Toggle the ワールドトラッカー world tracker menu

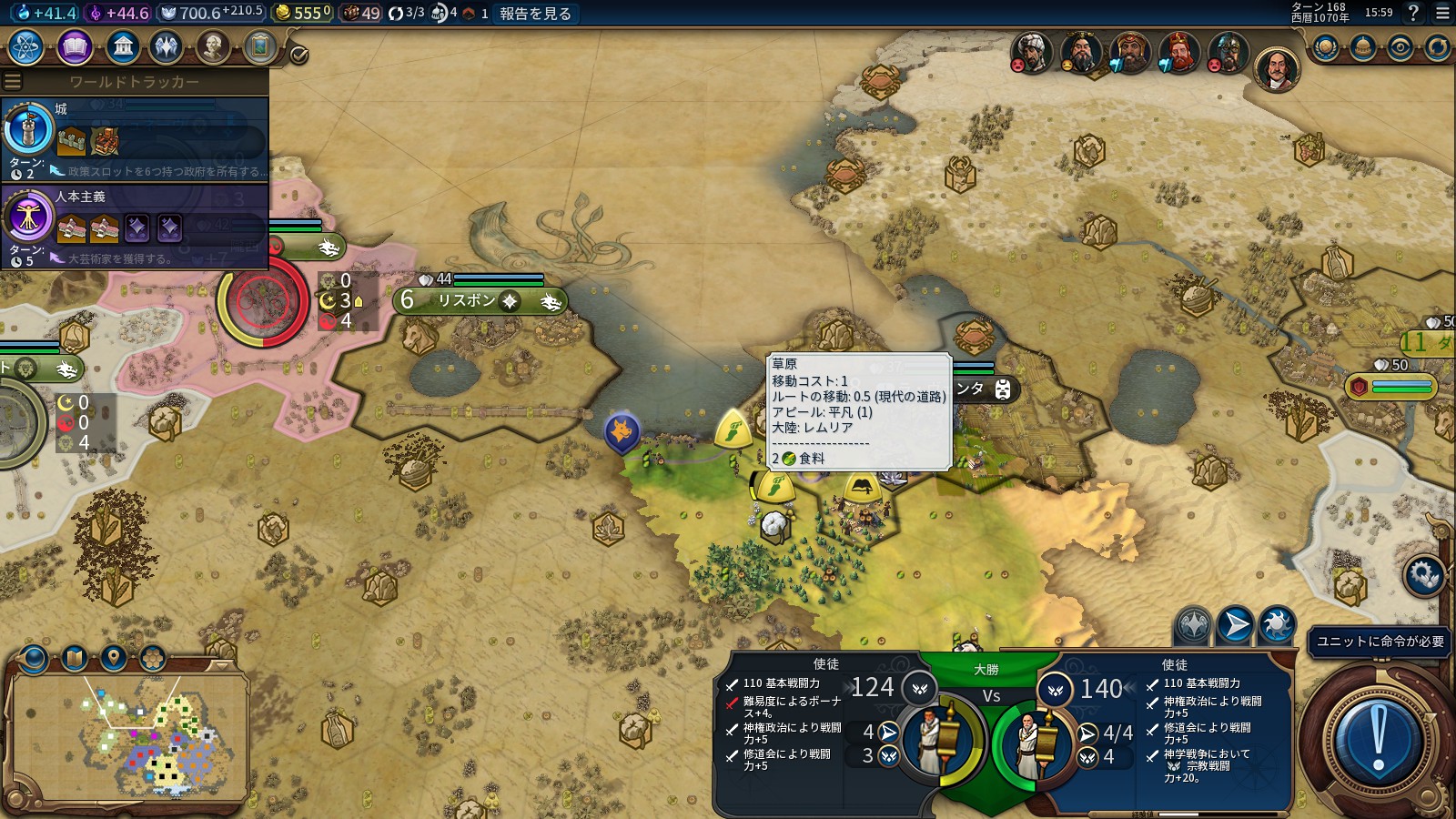coord(14,82)
